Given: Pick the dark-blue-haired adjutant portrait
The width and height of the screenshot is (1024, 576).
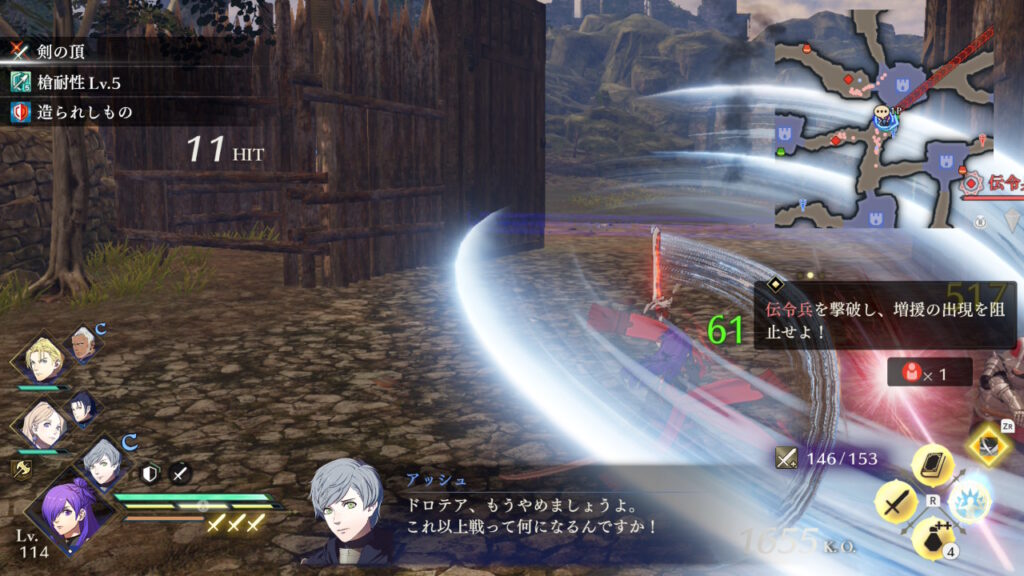Looking at the screenshot, I should pyautogui.click(x=82, y=407).
